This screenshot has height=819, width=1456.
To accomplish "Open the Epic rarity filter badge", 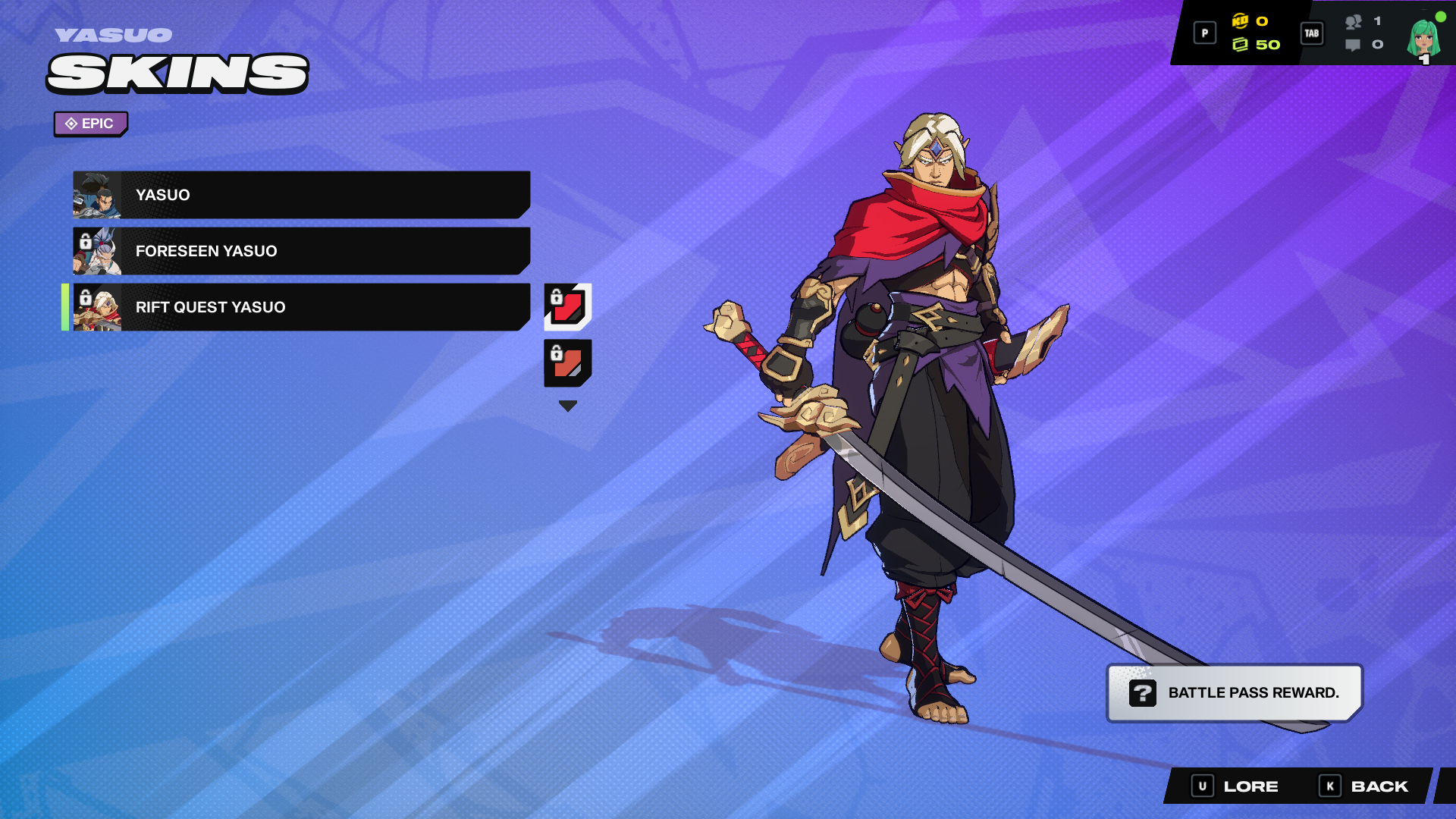I will coord(90,124).
